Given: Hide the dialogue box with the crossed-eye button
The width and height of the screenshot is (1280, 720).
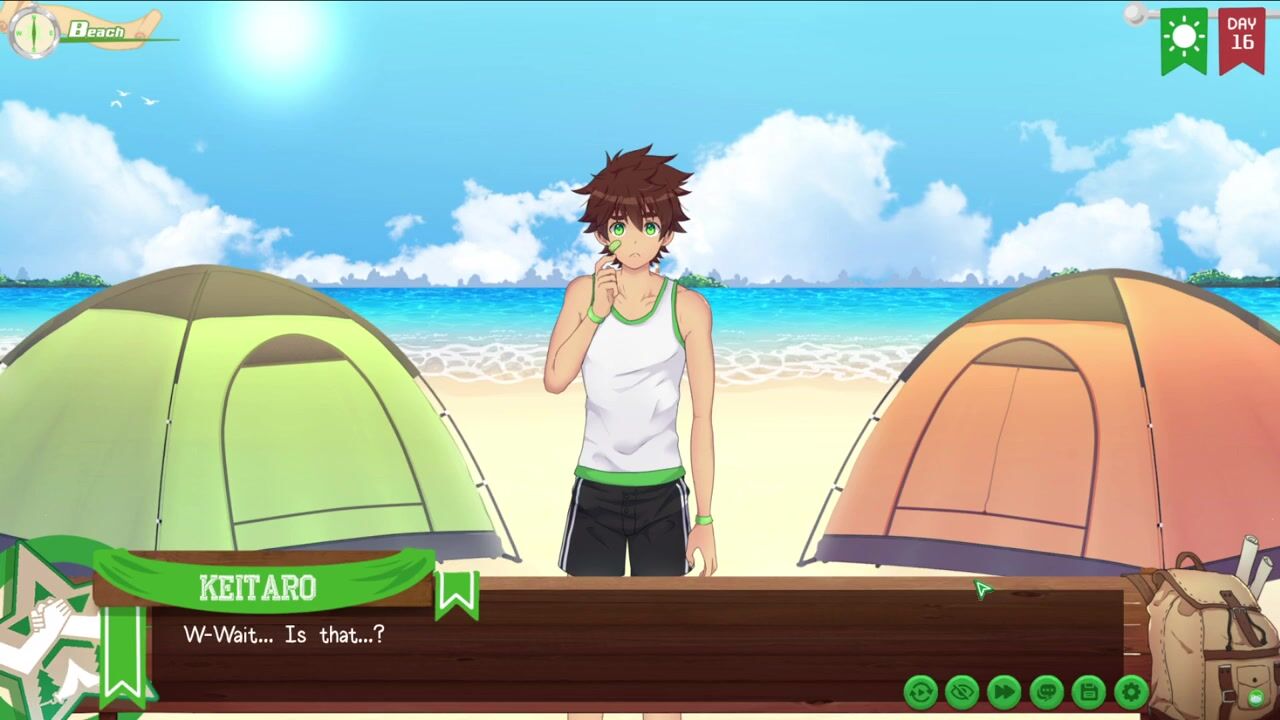Looking at the screenshot, I should 962,691.
